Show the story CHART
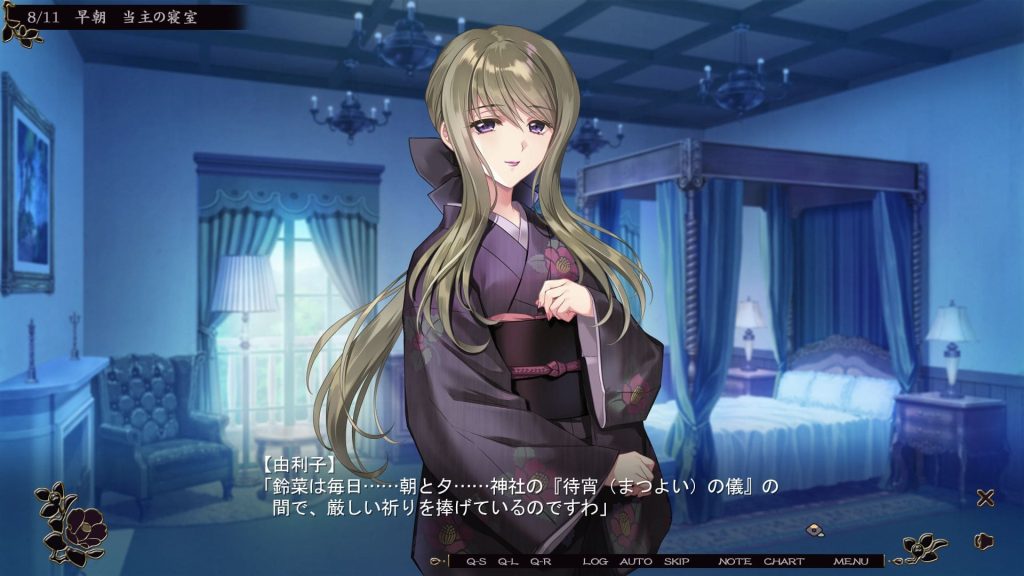The height and width of the screenshot is (576, 1024). coord(784,562)
